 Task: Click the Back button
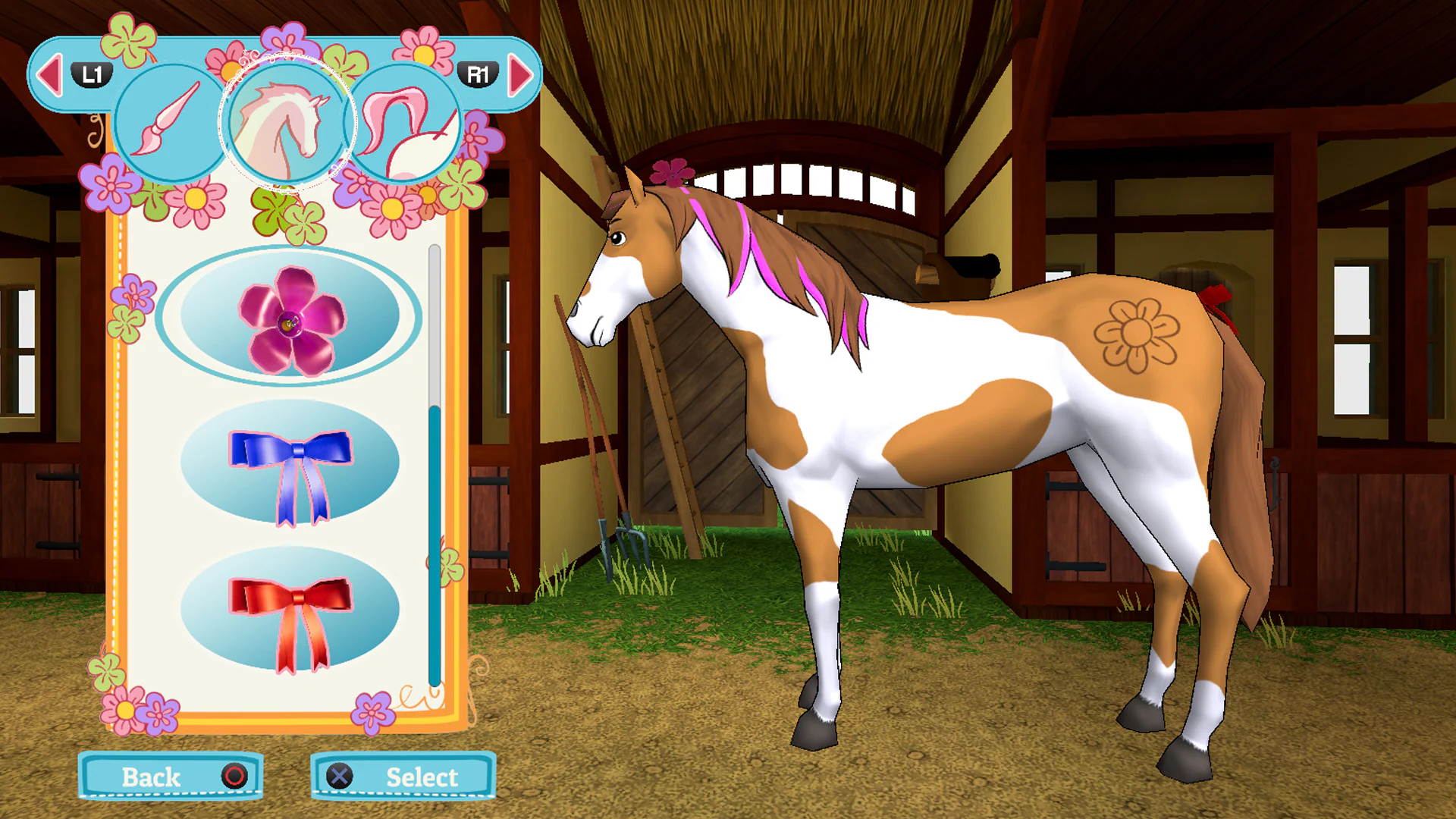tap(170, 777)
